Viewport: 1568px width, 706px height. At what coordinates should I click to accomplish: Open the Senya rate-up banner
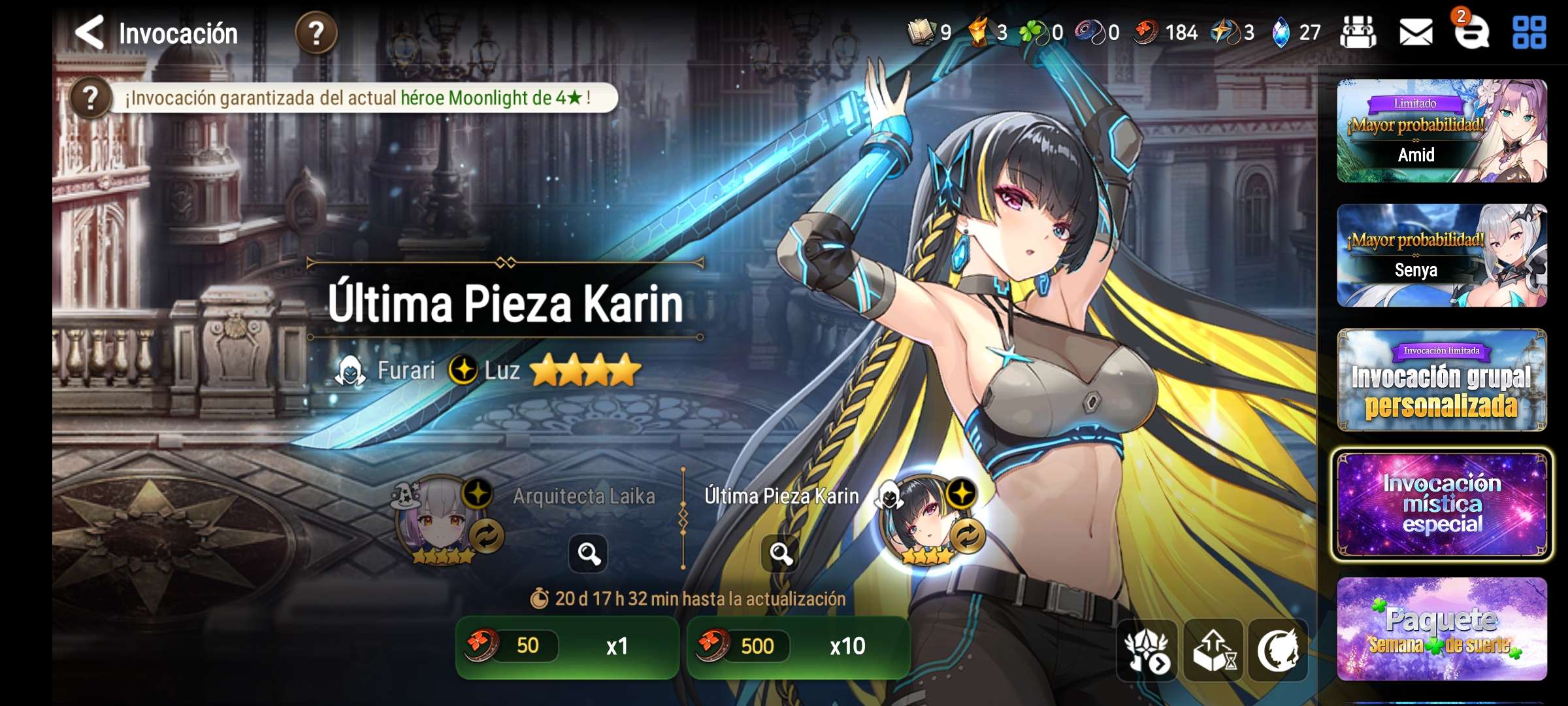(x=1441, y=256)
